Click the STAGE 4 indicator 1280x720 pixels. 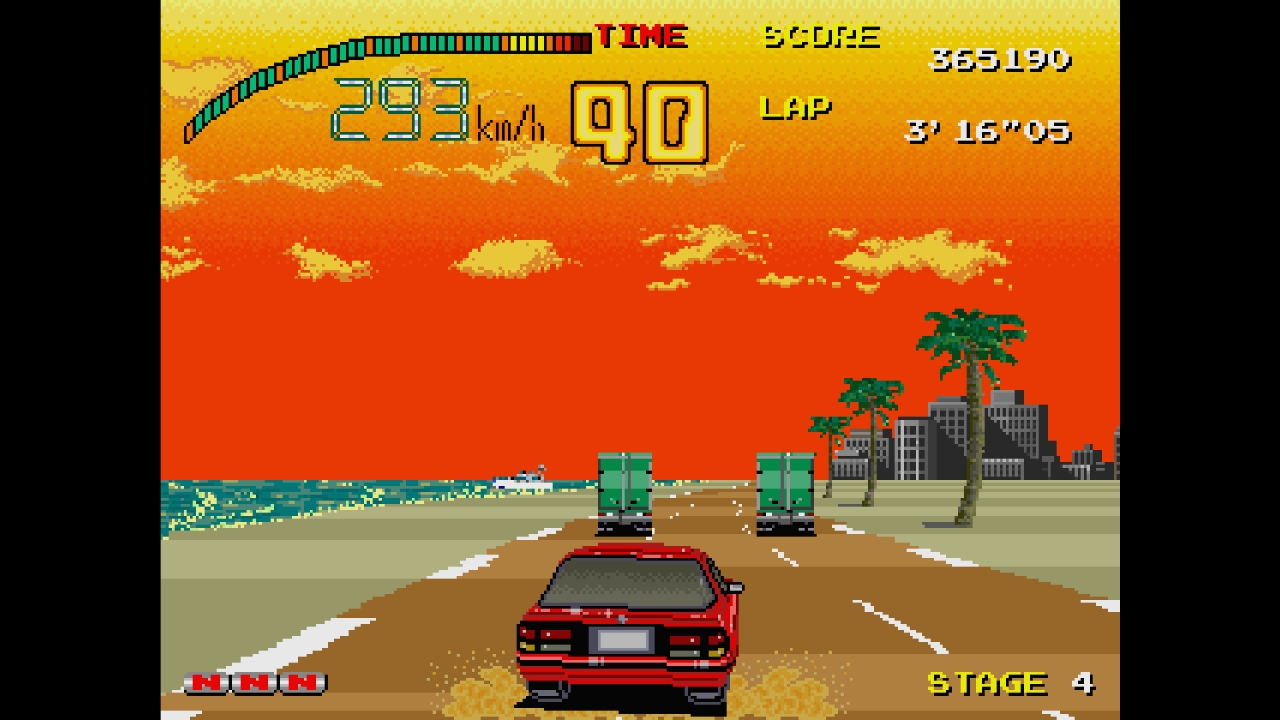1010,683
